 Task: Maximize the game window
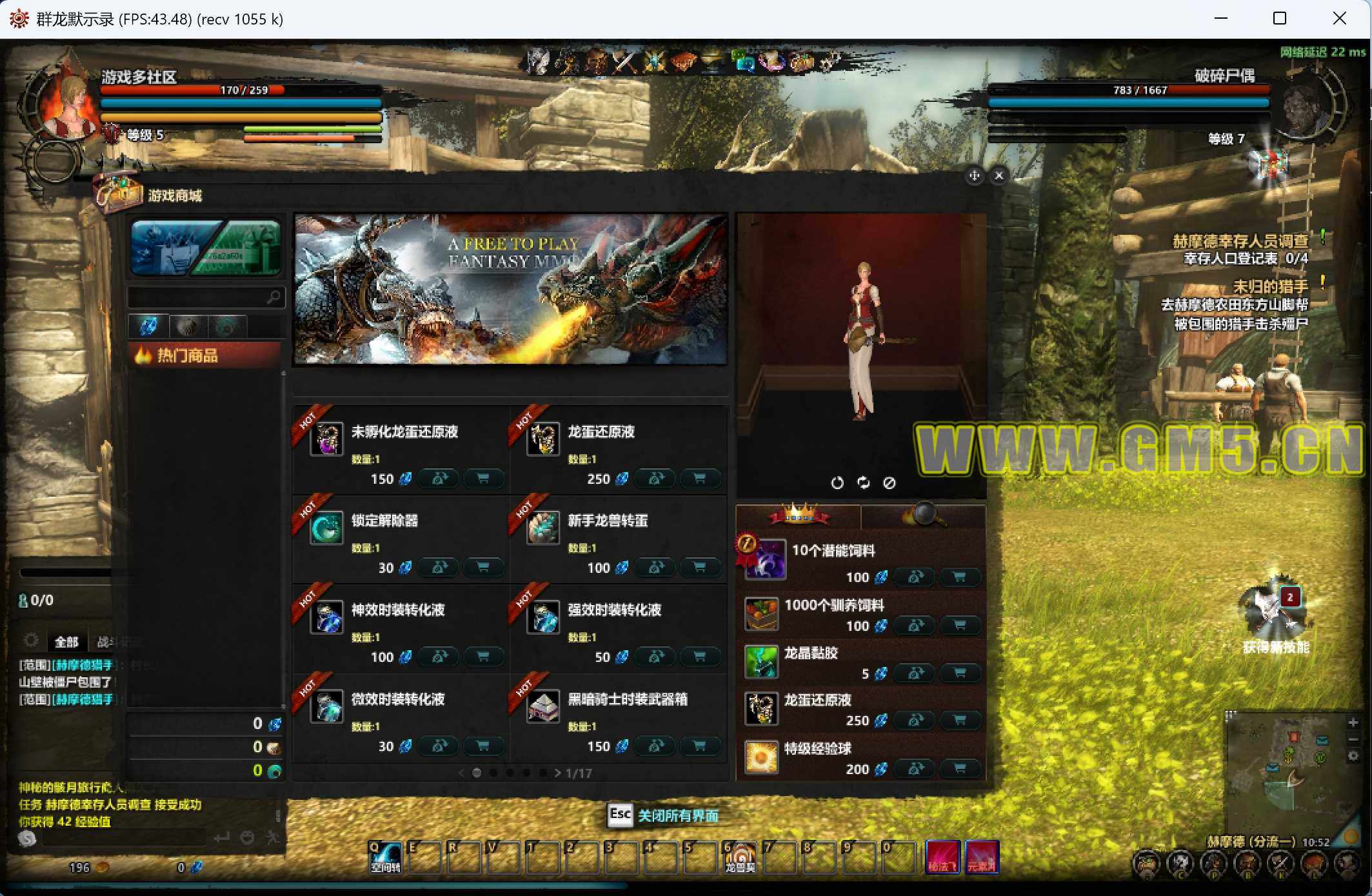1280,19
